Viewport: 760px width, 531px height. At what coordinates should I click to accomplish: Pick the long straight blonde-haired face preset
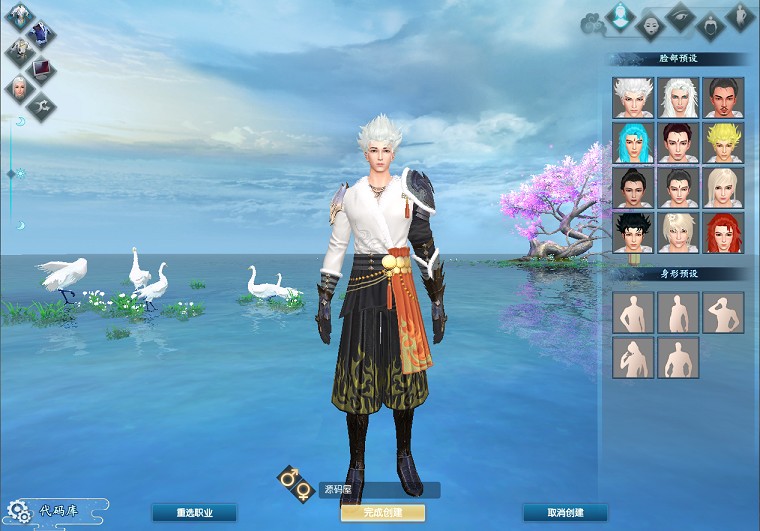point(723,187)
